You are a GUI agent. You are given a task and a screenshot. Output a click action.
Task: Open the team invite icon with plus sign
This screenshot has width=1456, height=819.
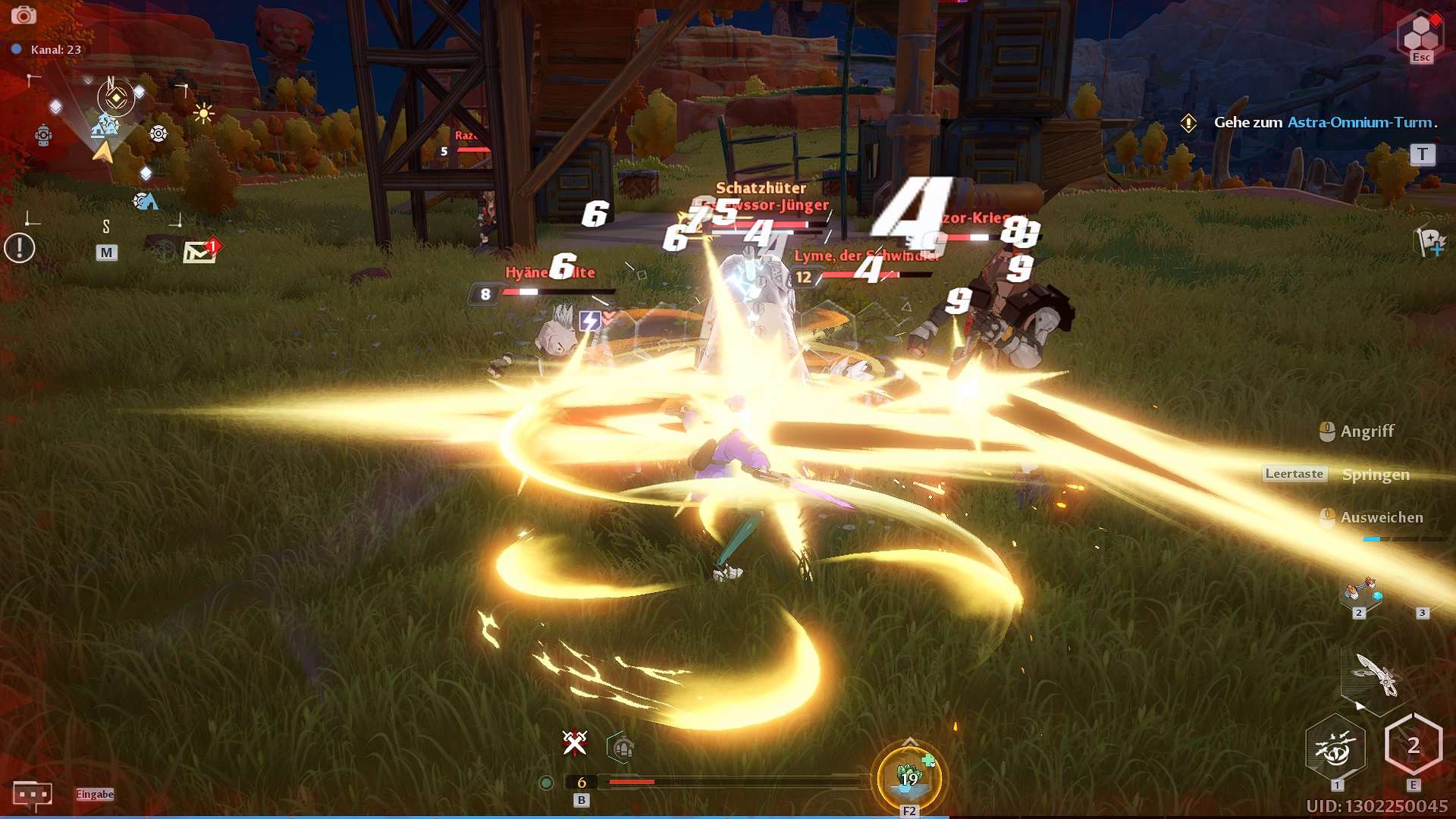click(x=1430, y=243)
